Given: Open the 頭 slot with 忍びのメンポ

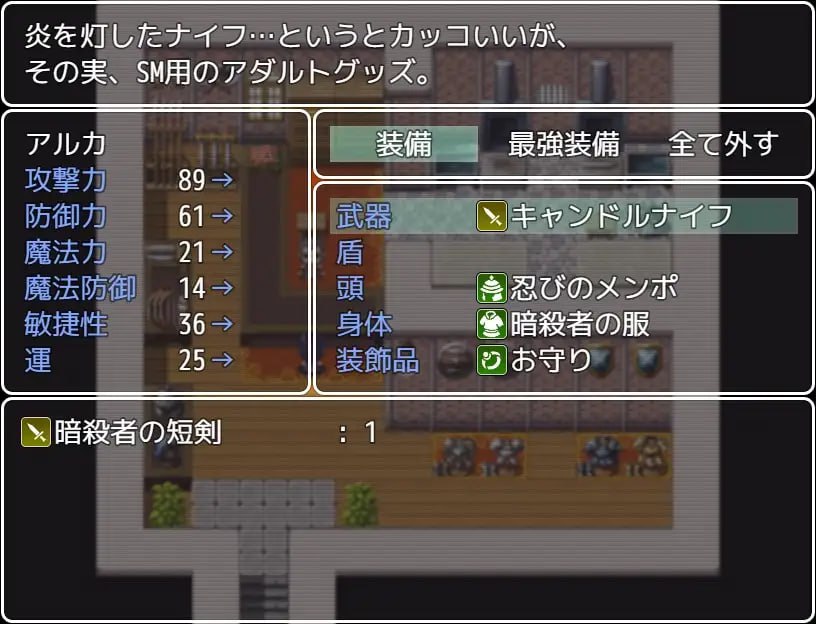Looking at the screenshot, I should click(563, 288).
